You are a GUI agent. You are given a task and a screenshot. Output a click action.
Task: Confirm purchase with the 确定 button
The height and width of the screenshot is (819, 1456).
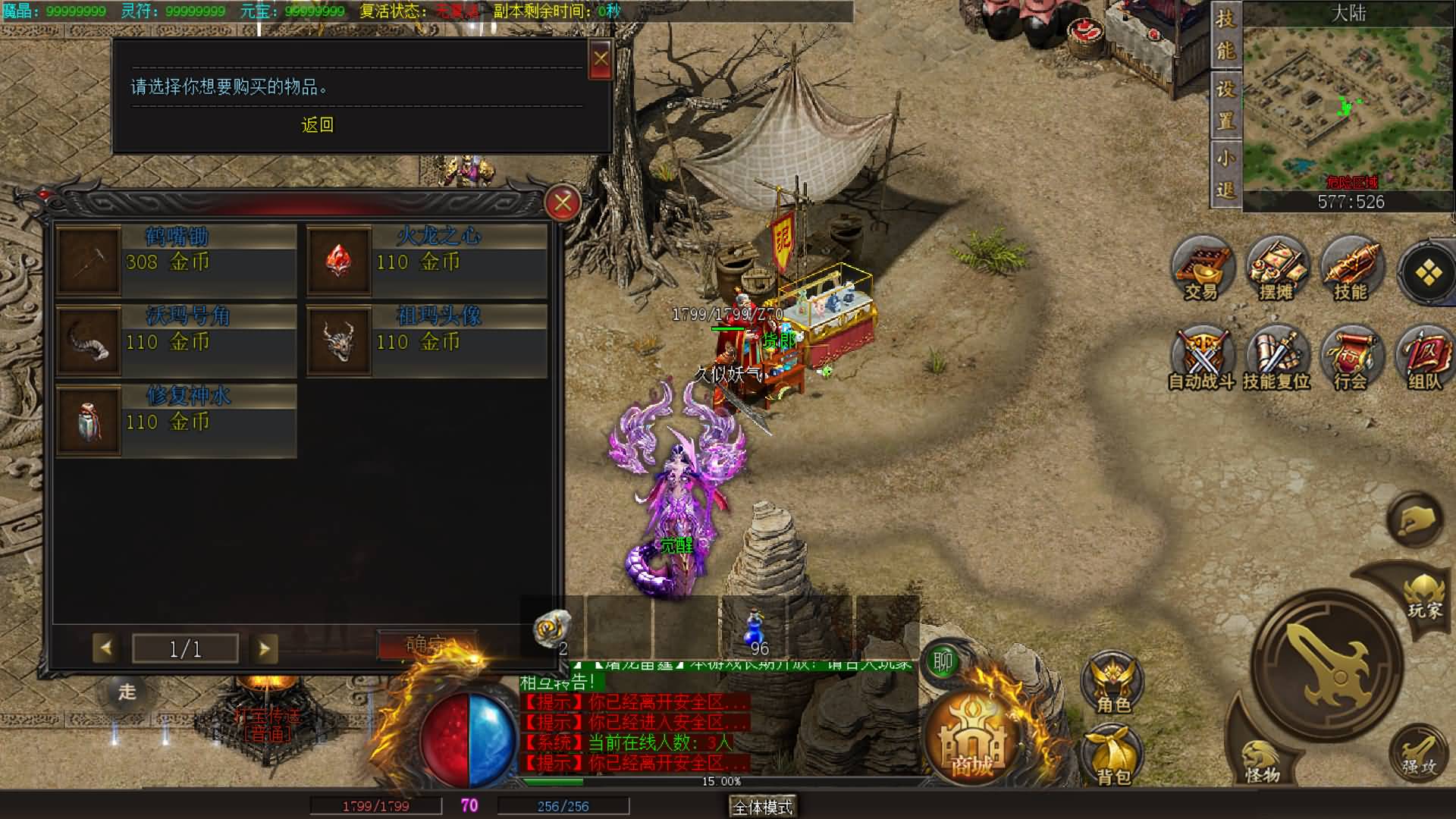(426, 645)
